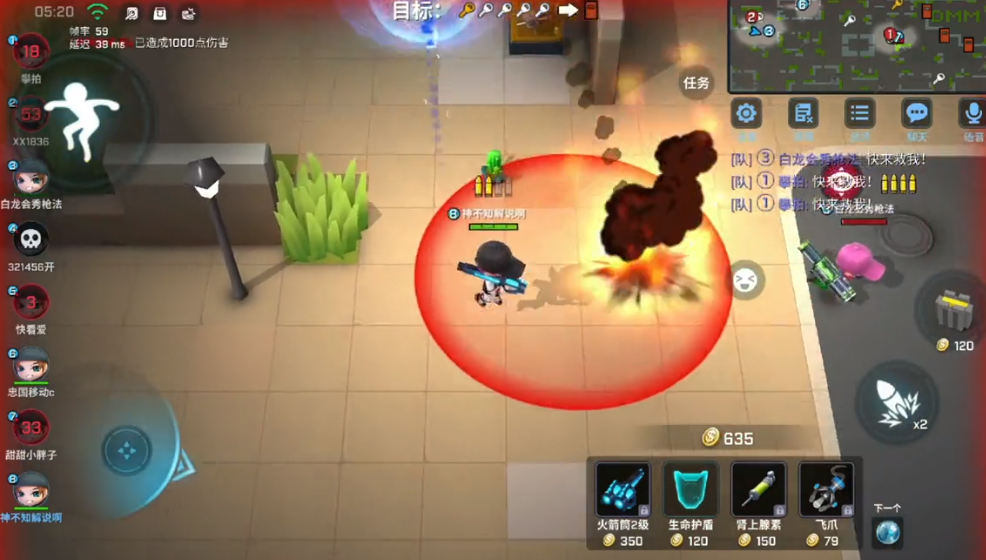Screen dimensions: 986x560
Task: Open the shopping bag icon
Action: (x=160, y=13)
